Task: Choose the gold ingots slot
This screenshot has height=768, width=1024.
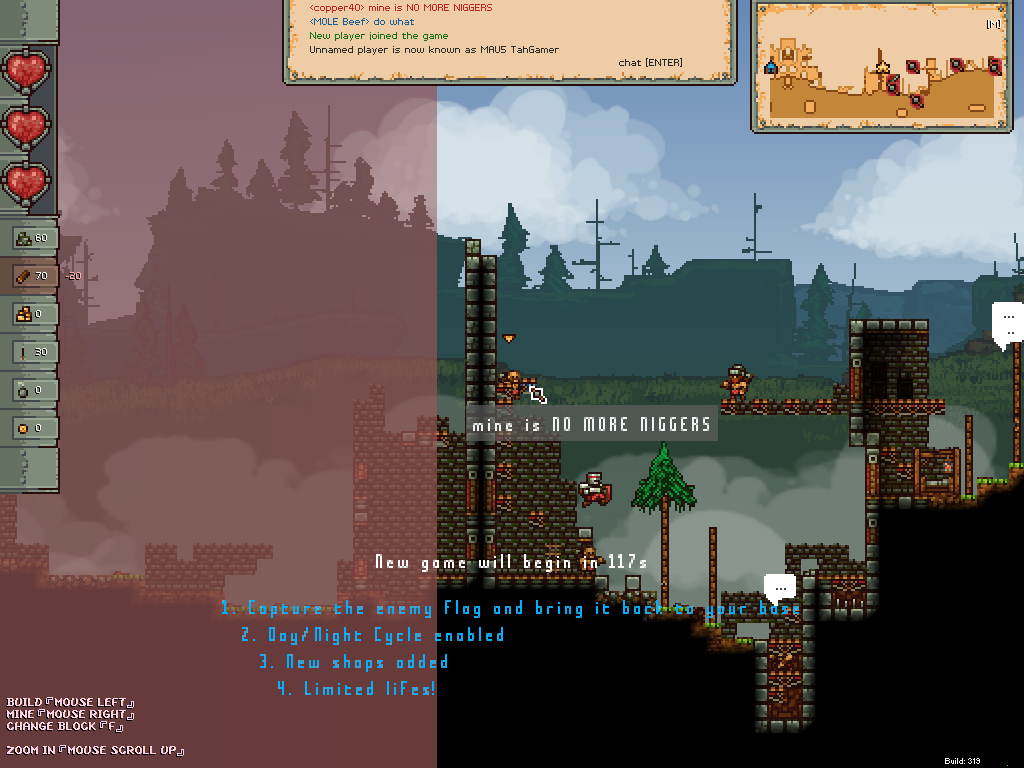Action: click(x=32, y=314)
